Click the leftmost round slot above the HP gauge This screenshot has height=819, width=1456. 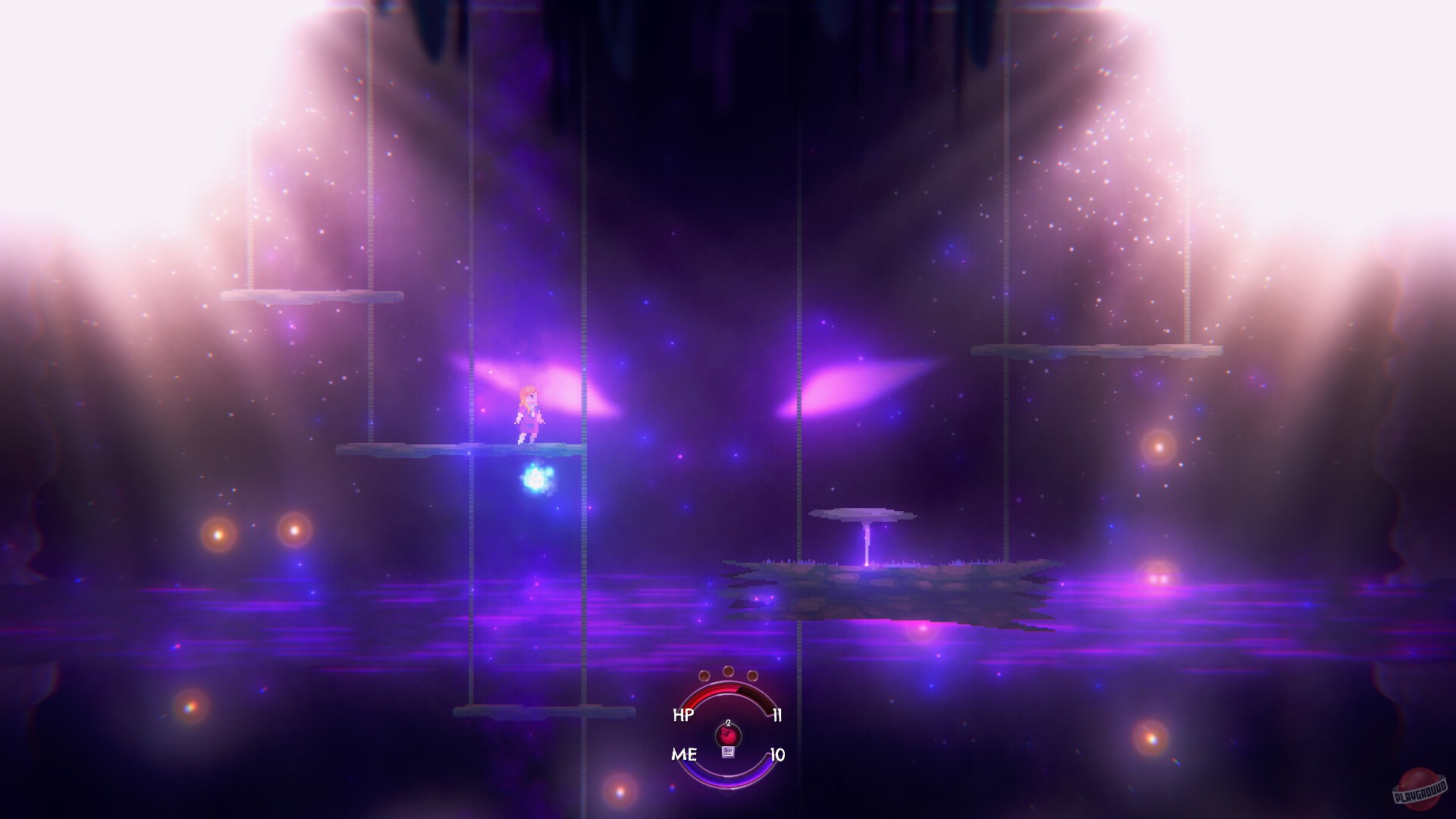click(x=704, y=676)
